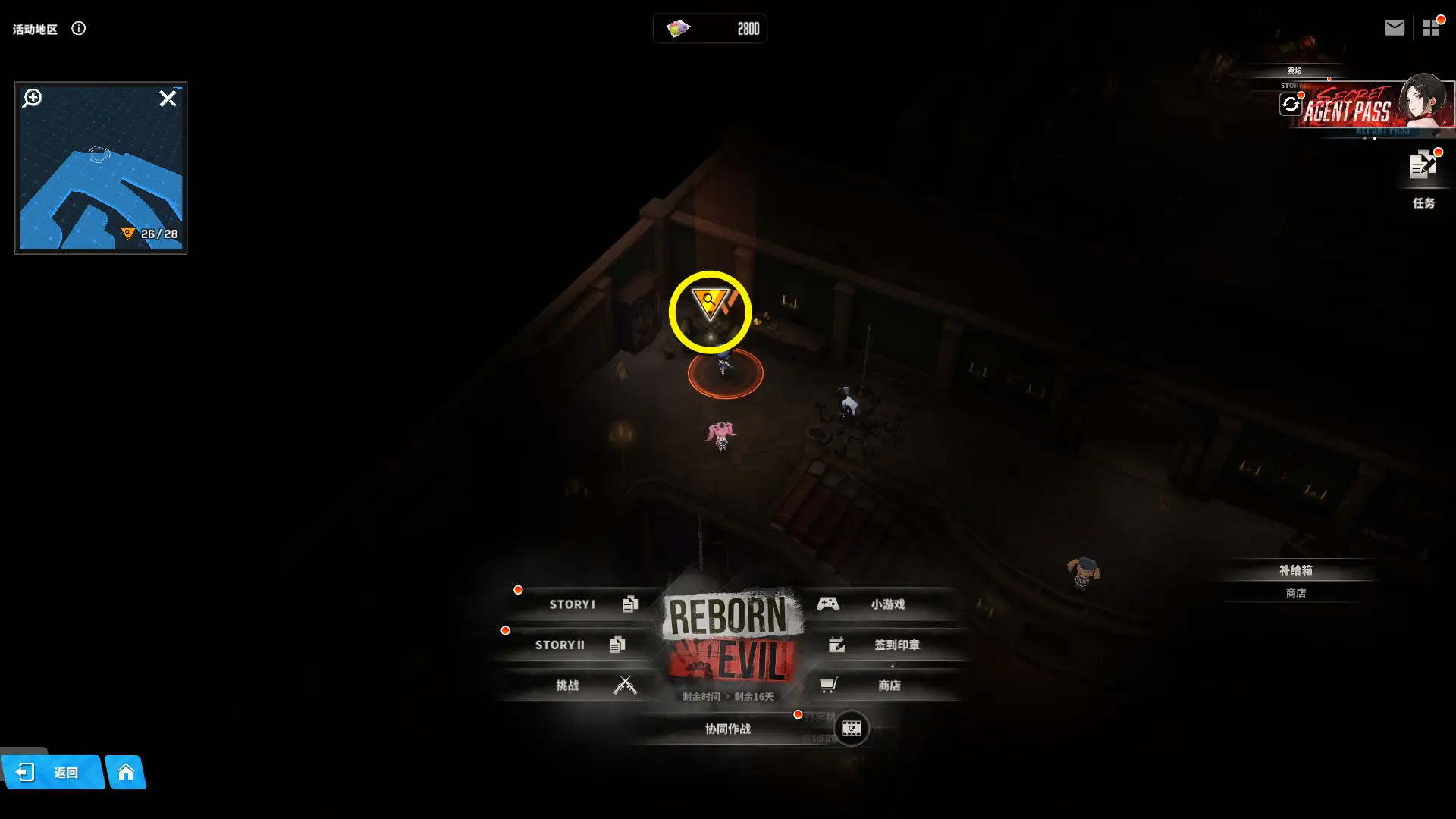Open the 任务 missions list

(x=1423, y=176)
